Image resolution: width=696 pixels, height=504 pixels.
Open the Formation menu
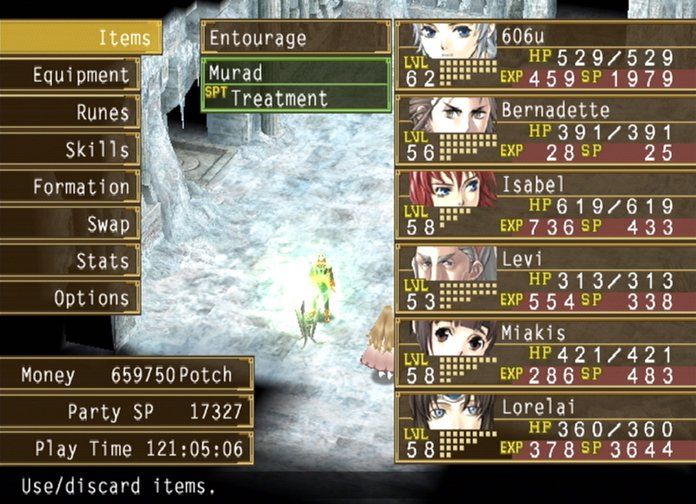[70, 186]
